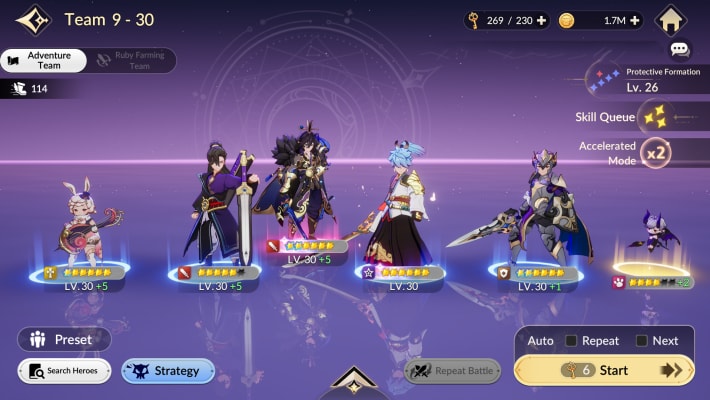Open the Skill Queue settings
The width and height of the screenshot is (710, 400).
[x=656, y=118]
